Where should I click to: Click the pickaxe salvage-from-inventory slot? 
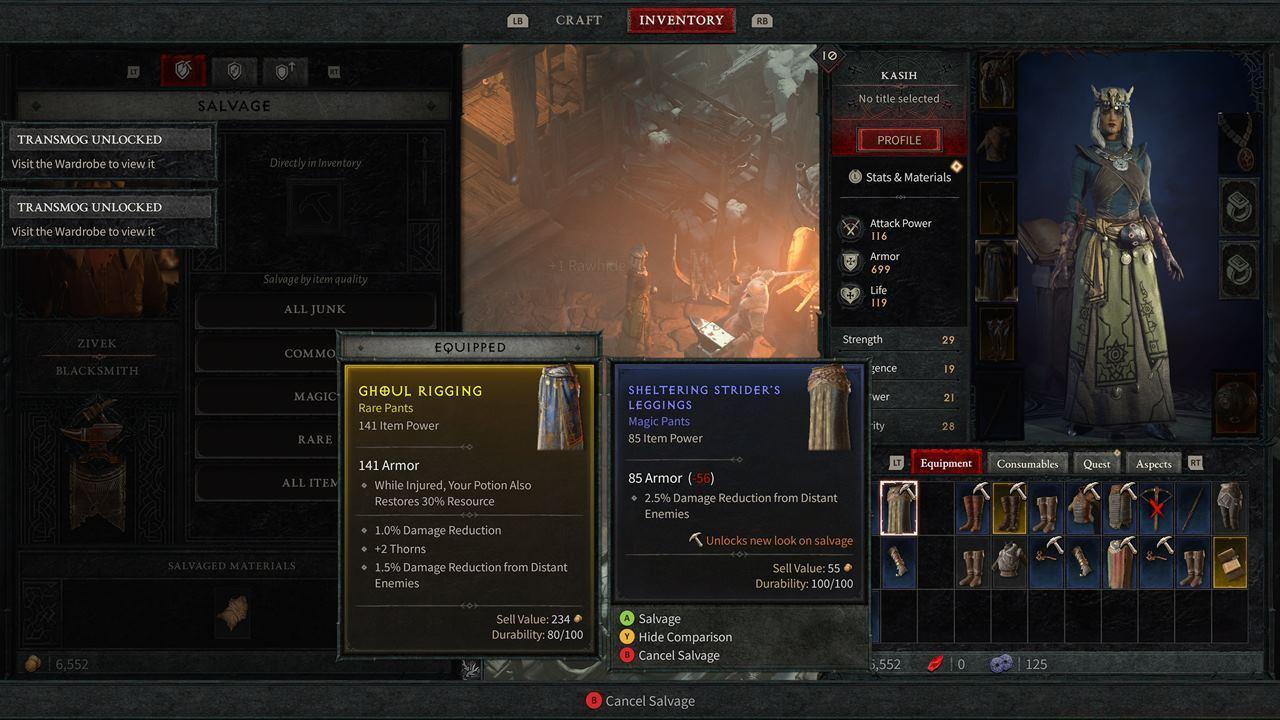pyautogui.click(x=315, y=207)
